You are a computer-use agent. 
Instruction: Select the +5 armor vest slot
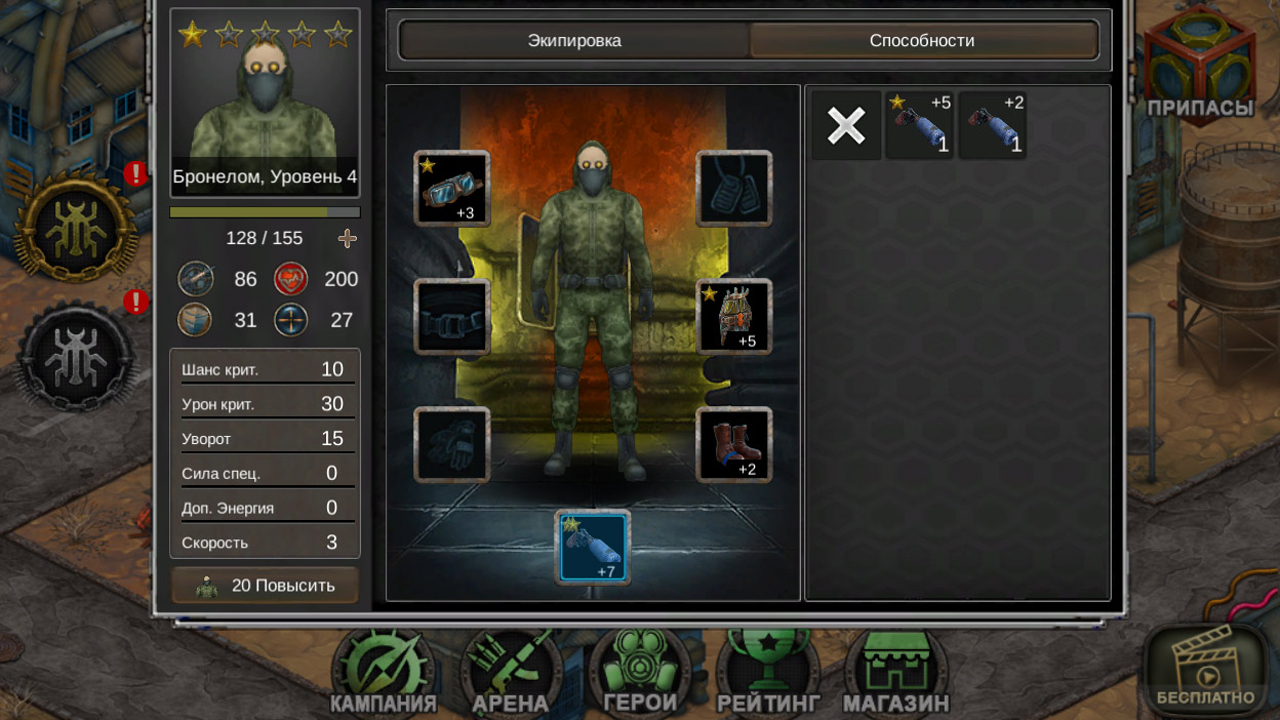coord(734,316)
